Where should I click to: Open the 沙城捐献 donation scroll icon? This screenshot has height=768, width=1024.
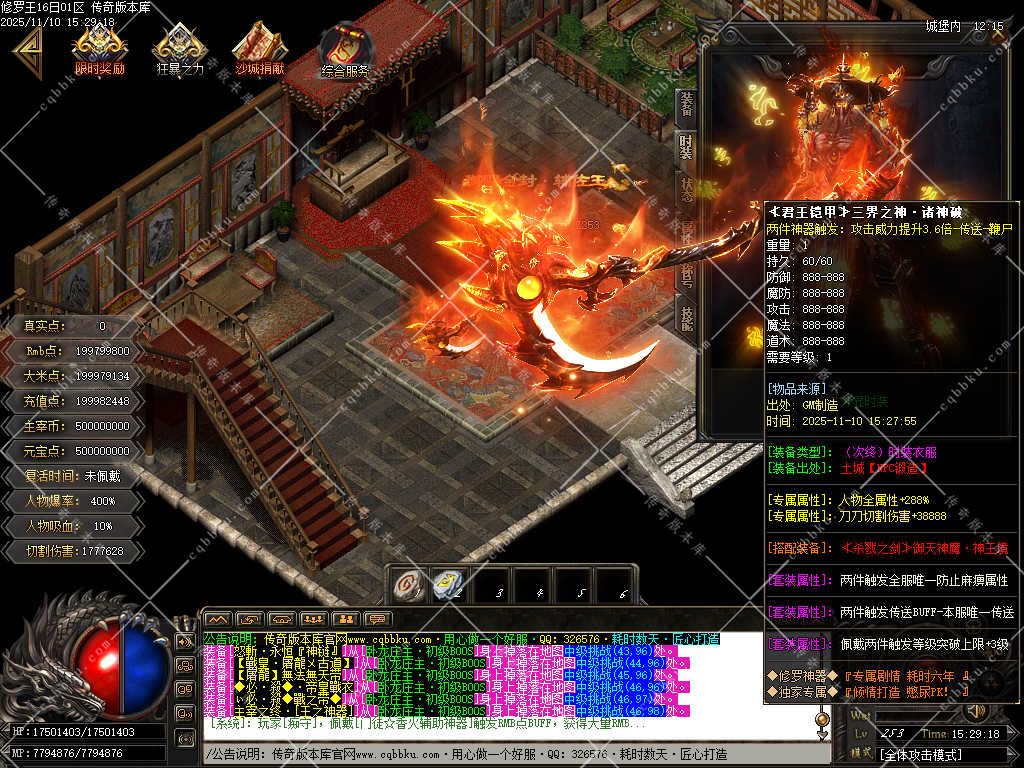coord(260,47)
